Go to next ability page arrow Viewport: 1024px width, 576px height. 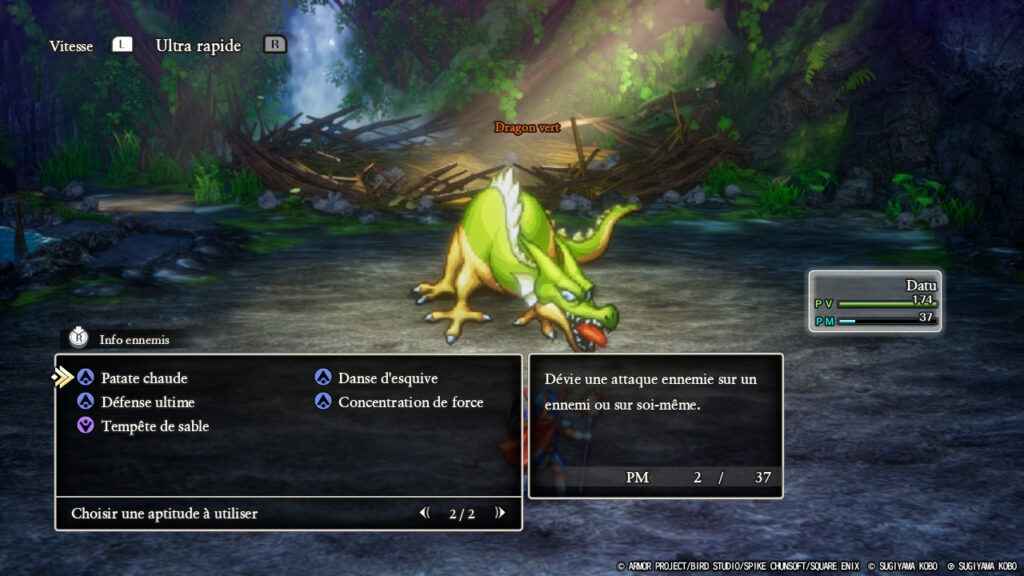click(x=499, y=513)
